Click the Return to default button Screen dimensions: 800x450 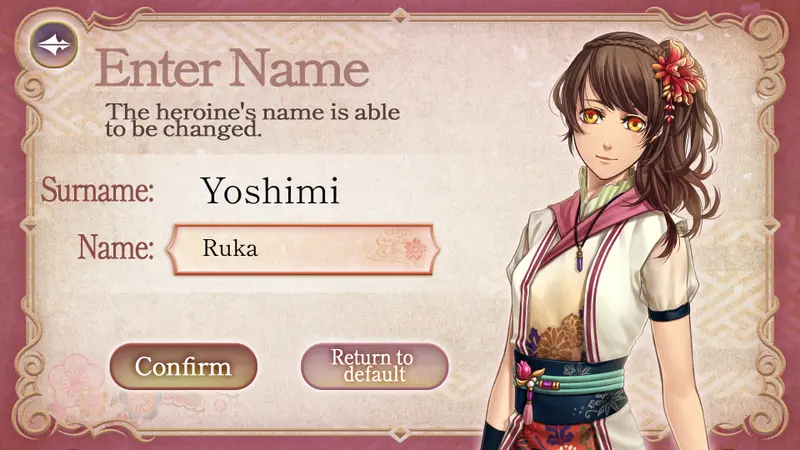(x=373, y=366)
